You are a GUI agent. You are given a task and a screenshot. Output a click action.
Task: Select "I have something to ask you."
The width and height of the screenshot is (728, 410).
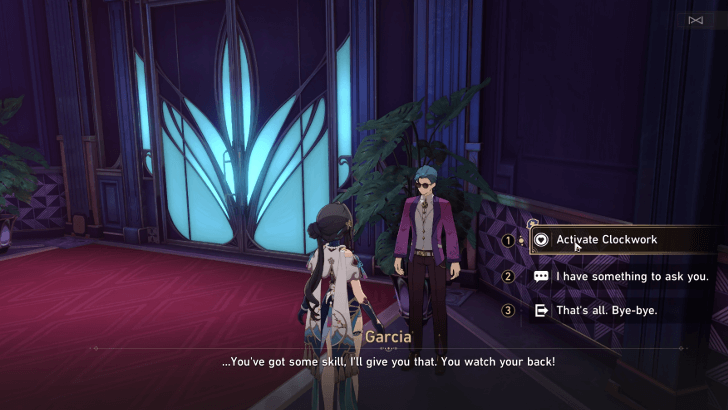pos(620,276)
